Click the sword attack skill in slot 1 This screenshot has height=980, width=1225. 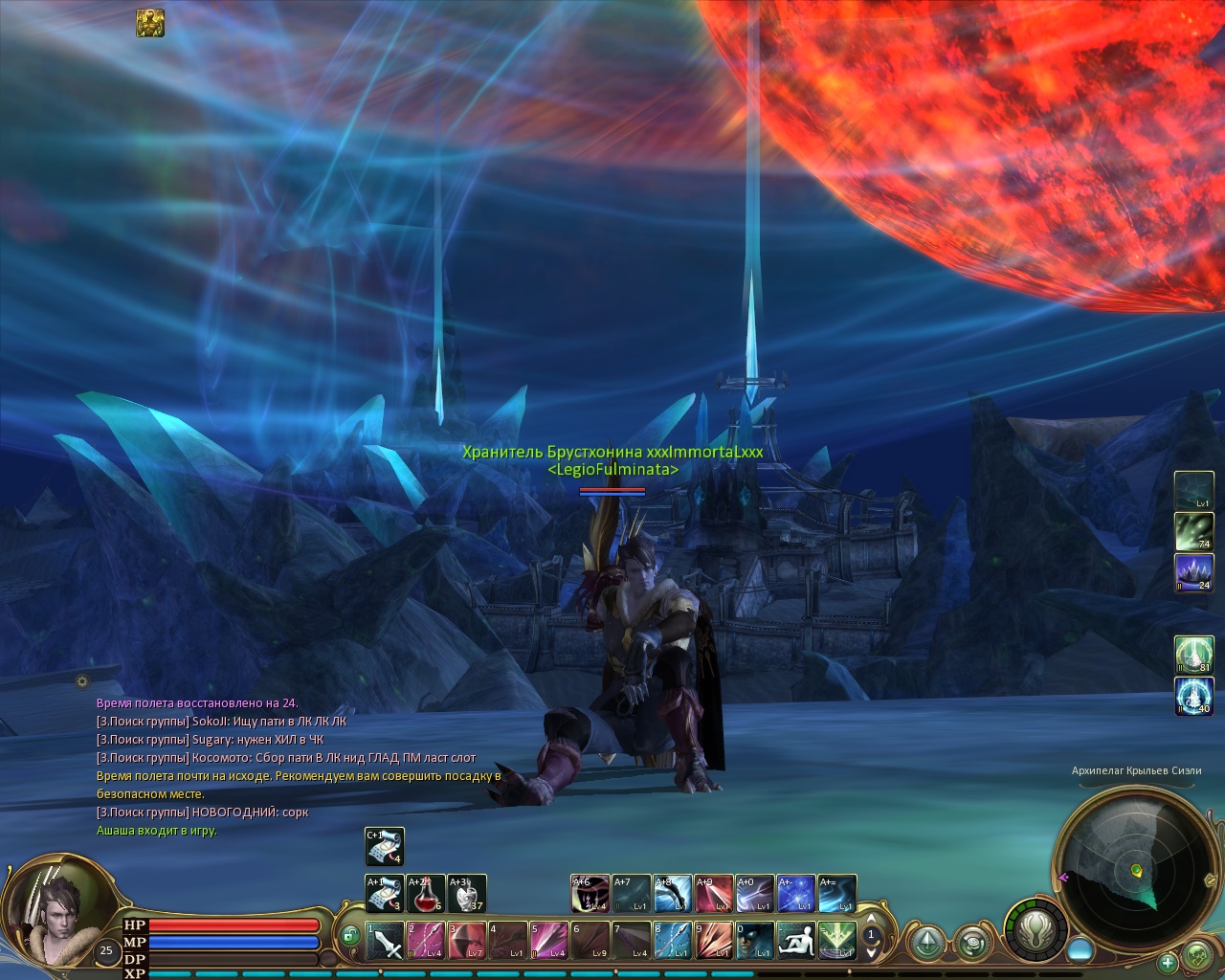pyautogui.click(x=385, y=941)
